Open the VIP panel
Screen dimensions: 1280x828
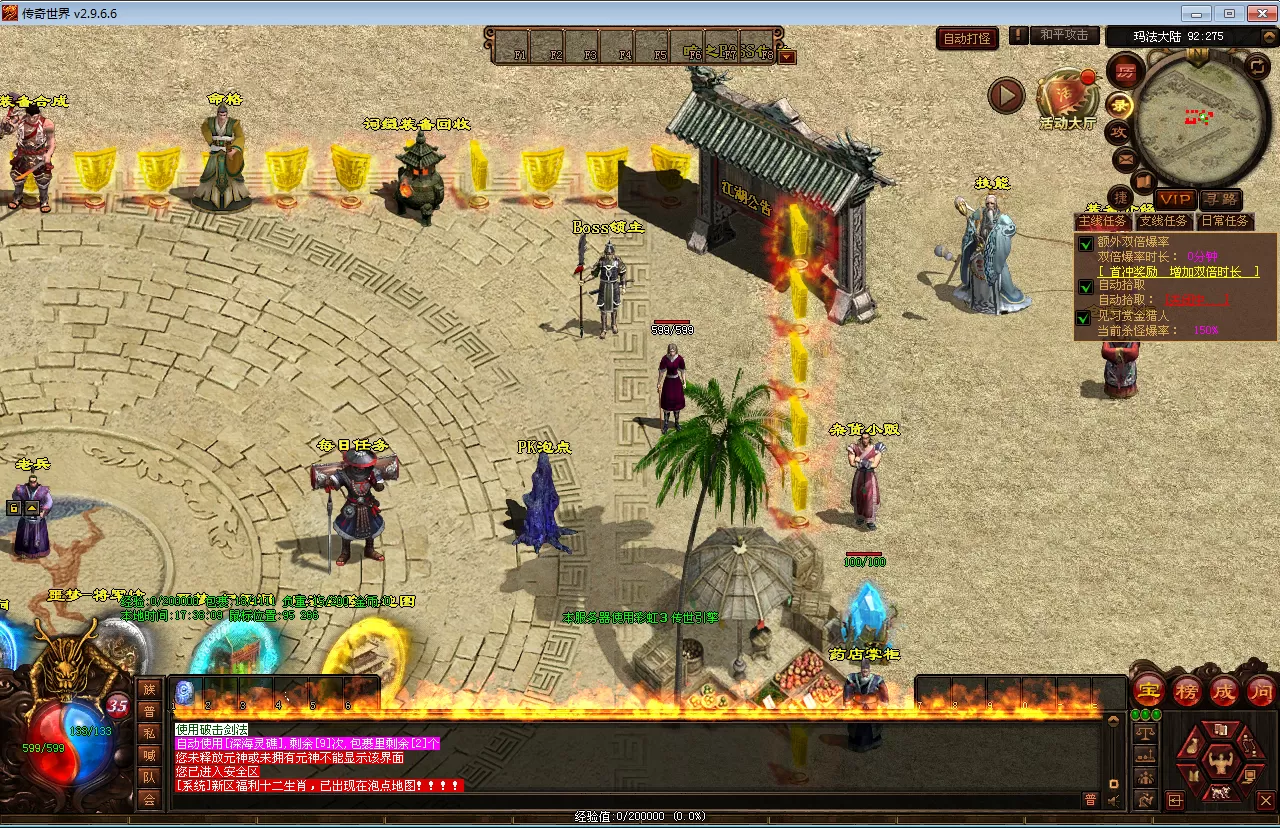click(x=1175, y=199)
